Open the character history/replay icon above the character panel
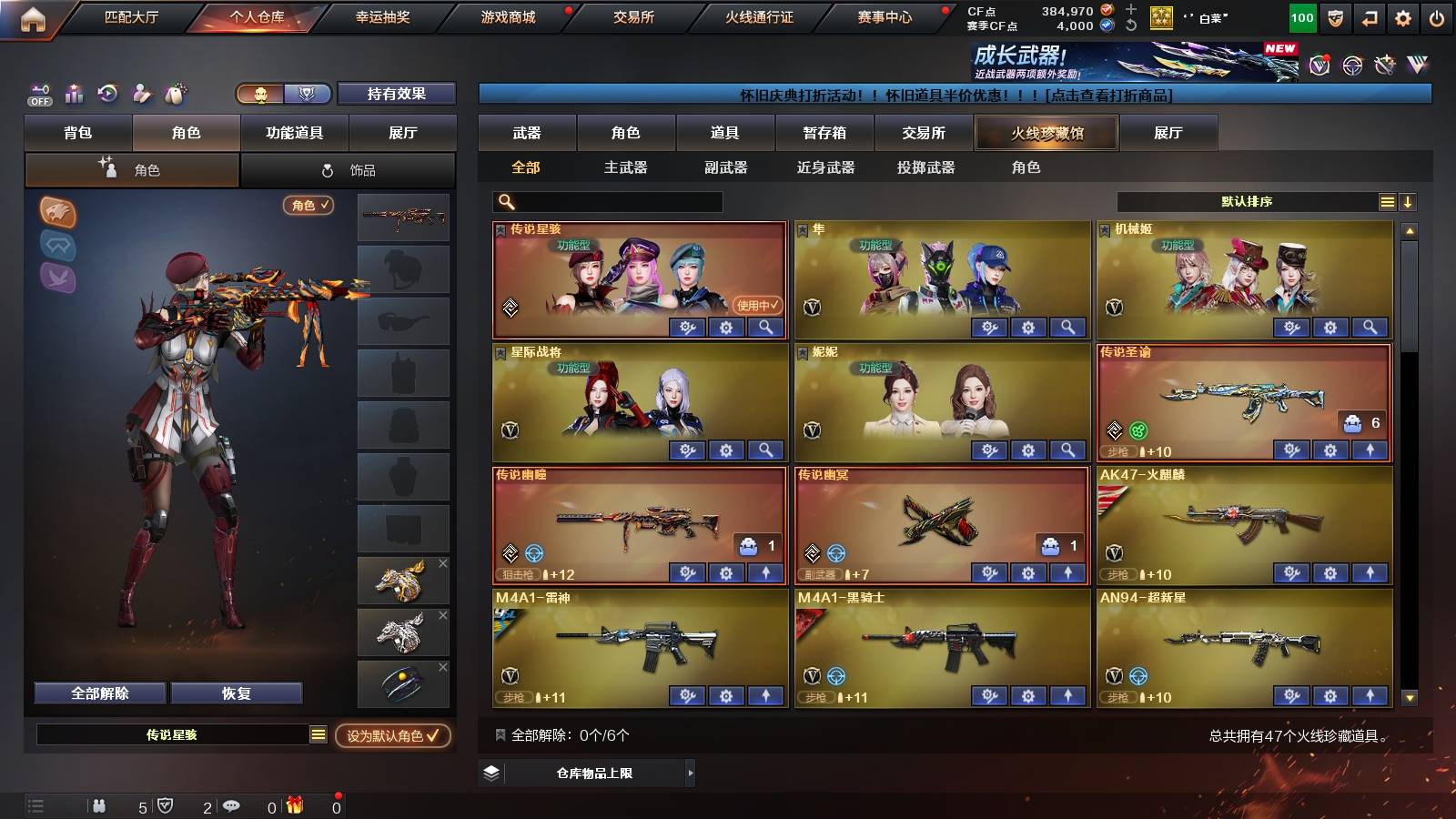 [107, 94]
